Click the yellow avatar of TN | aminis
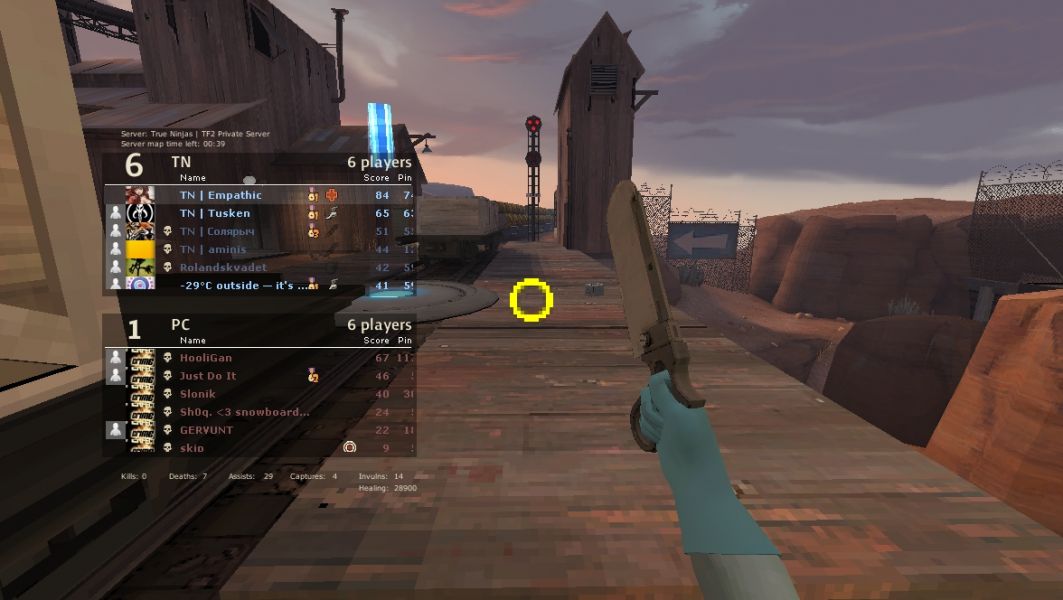 coord(140,249)
